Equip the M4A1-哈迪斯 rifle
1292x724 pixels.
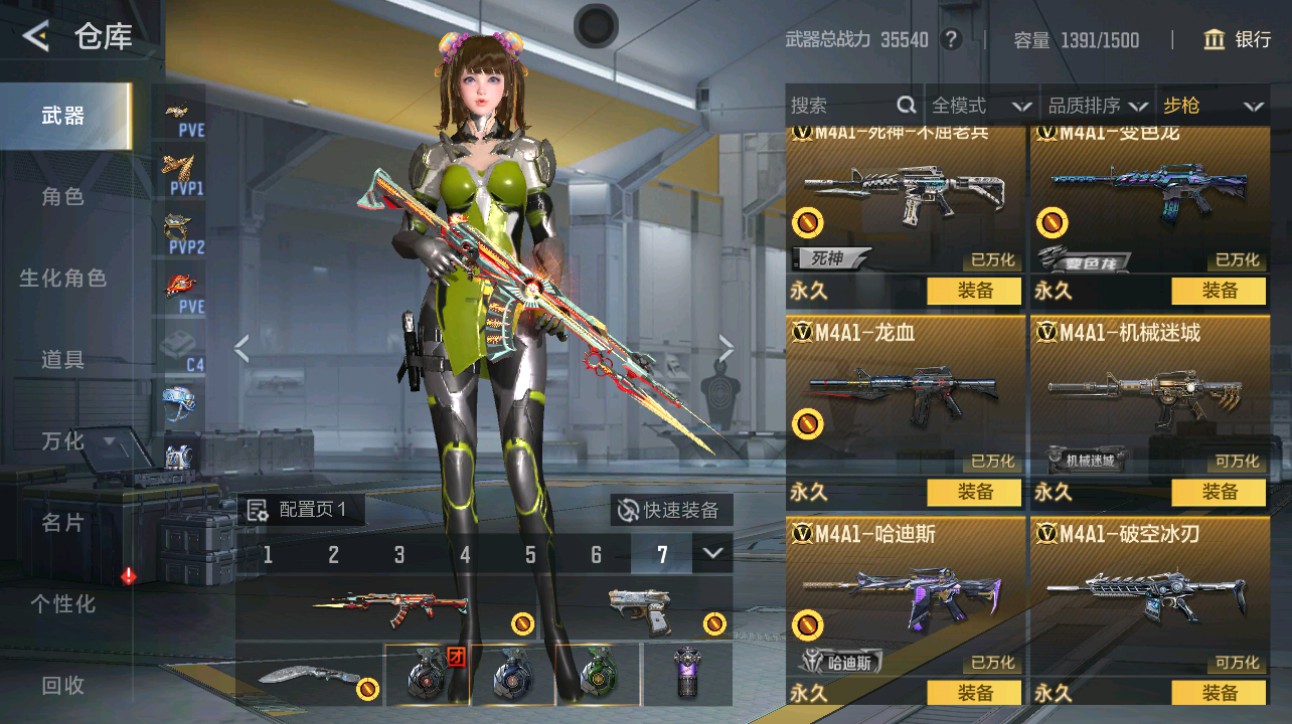pyautogui.click(x=974, y=693)
